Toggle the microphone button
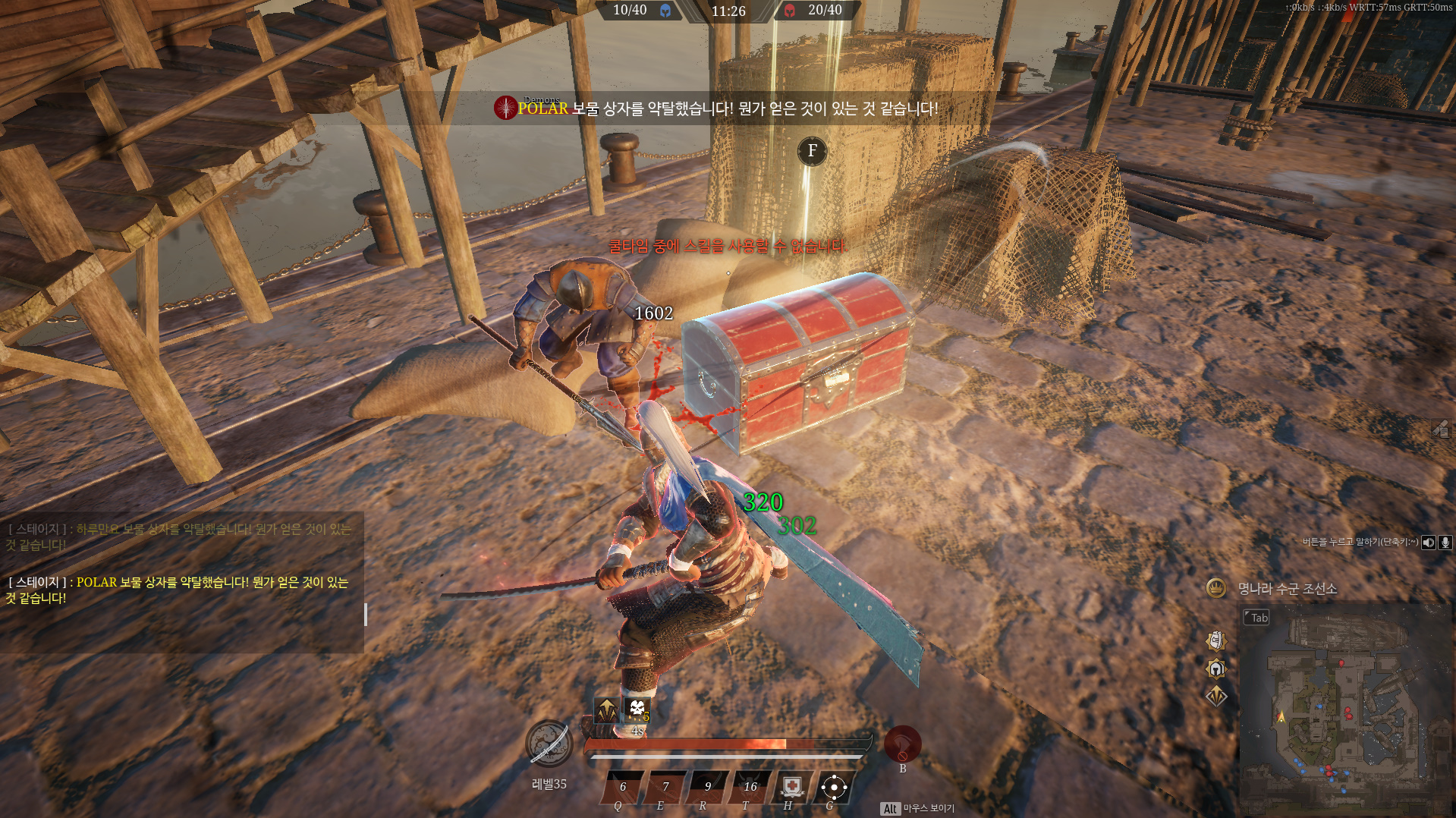This screenshot has width=1456, height=818. coord(1445,542)
